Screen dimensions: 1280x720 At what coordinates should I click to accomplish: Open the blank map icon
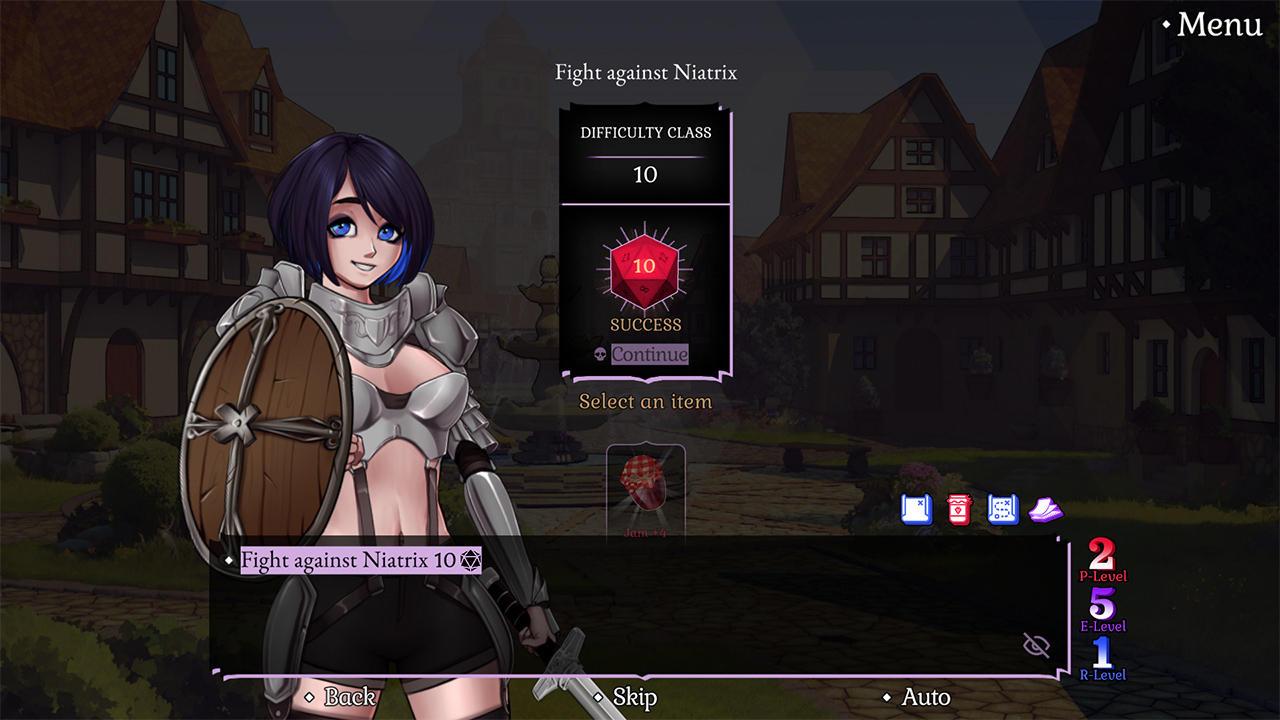click(915, 509)
